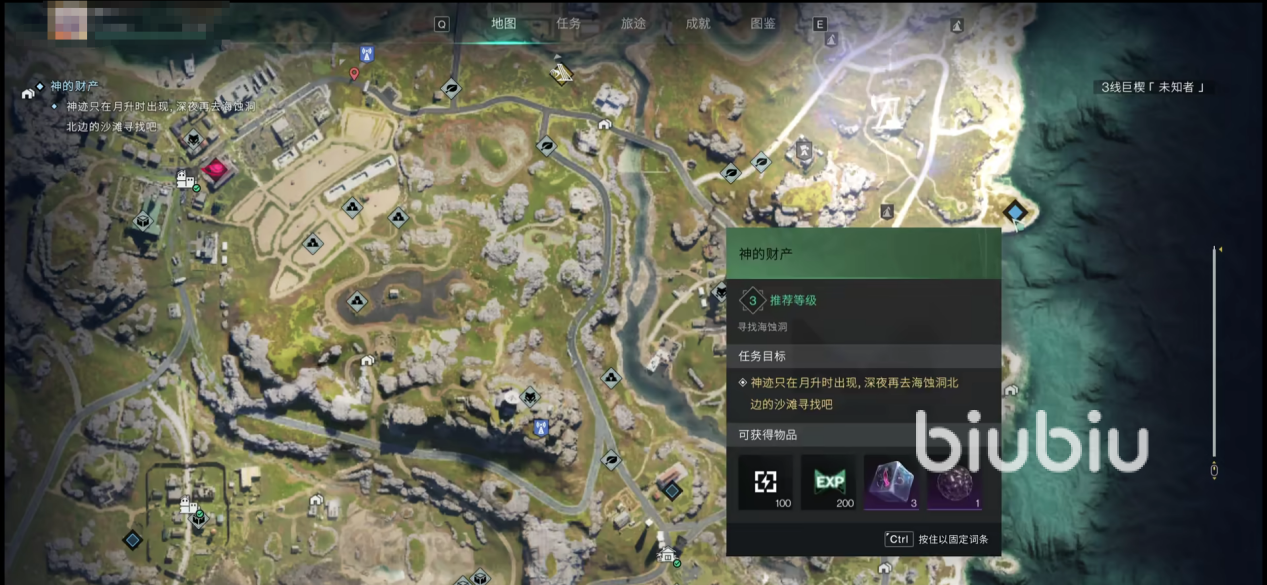Show the 图鉴 tab
Image resolution: width=1267 pixels, height=585 pixels.
pos(763,24)
